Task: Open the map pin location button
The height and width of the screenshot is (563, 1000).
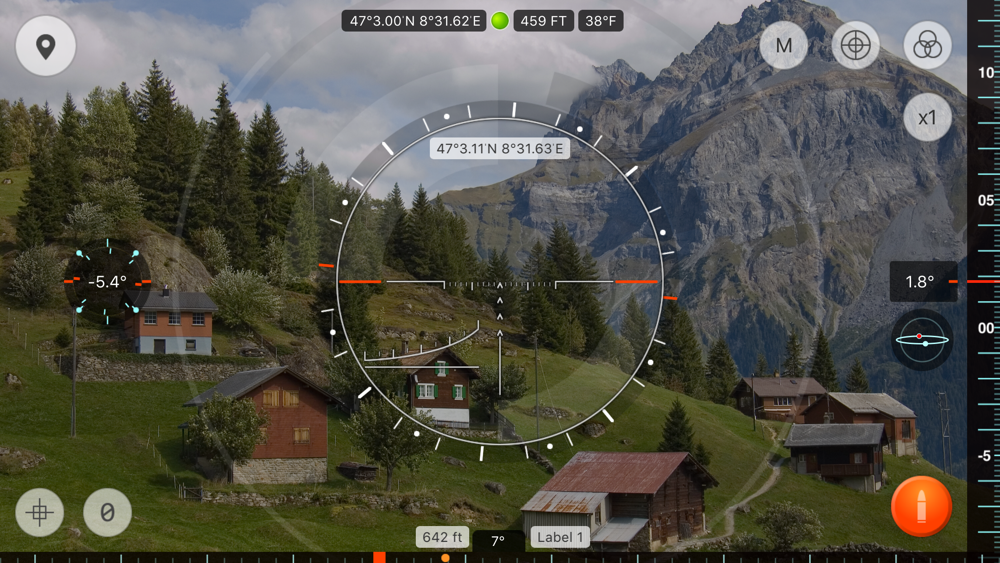Action: [45, 46]
